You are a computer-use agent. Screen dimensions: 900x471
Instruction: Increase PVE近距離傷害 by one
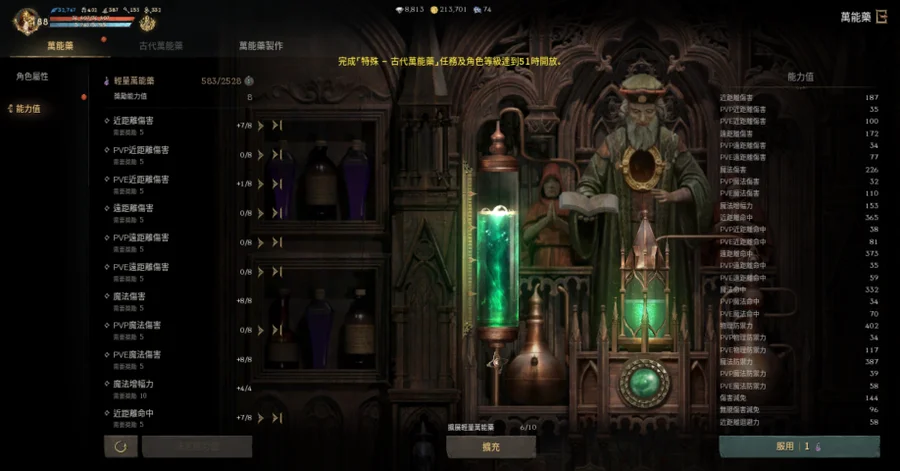point(262,184)
